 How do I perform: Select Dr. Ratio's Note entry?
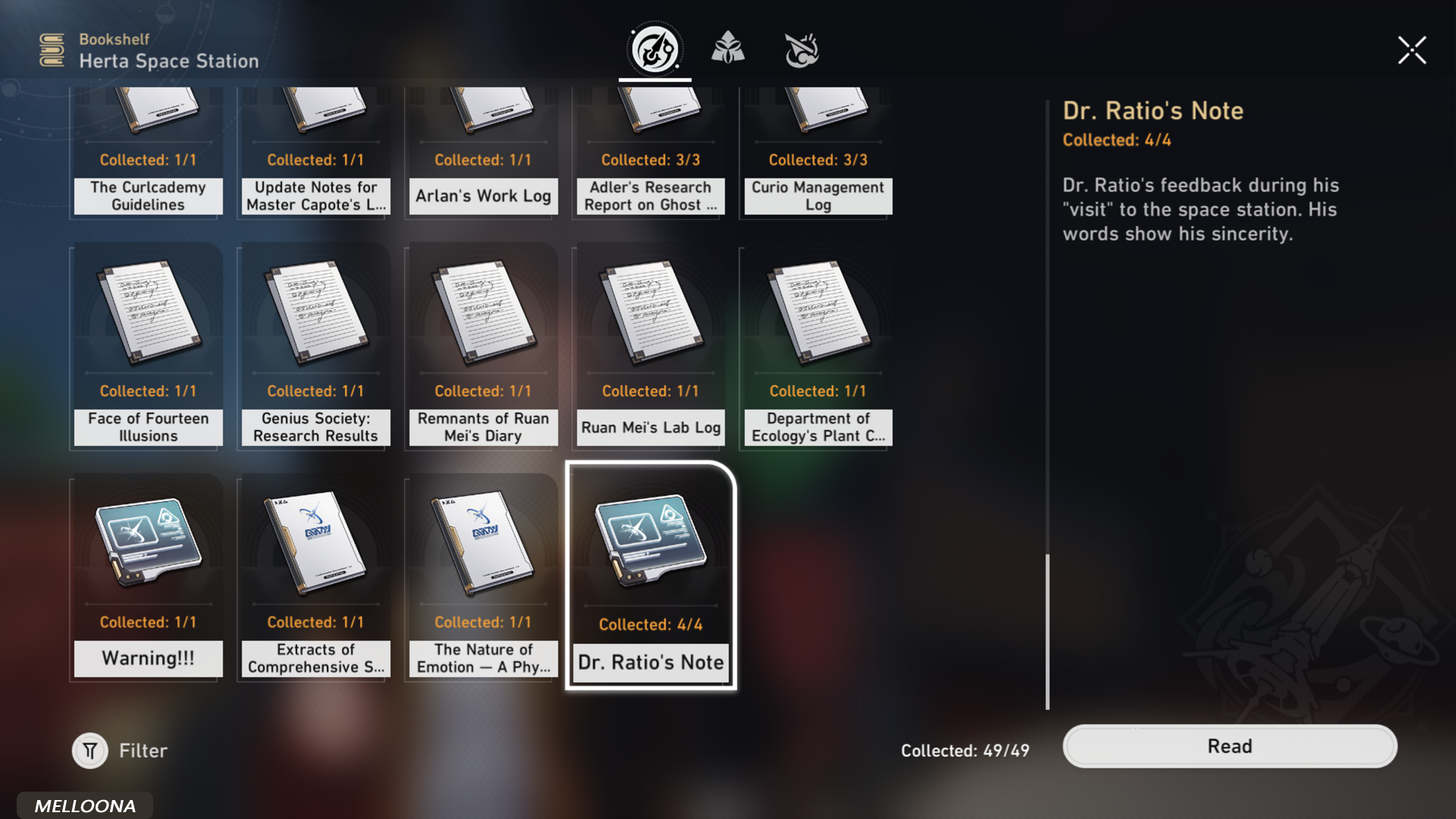tap(650, 576)
